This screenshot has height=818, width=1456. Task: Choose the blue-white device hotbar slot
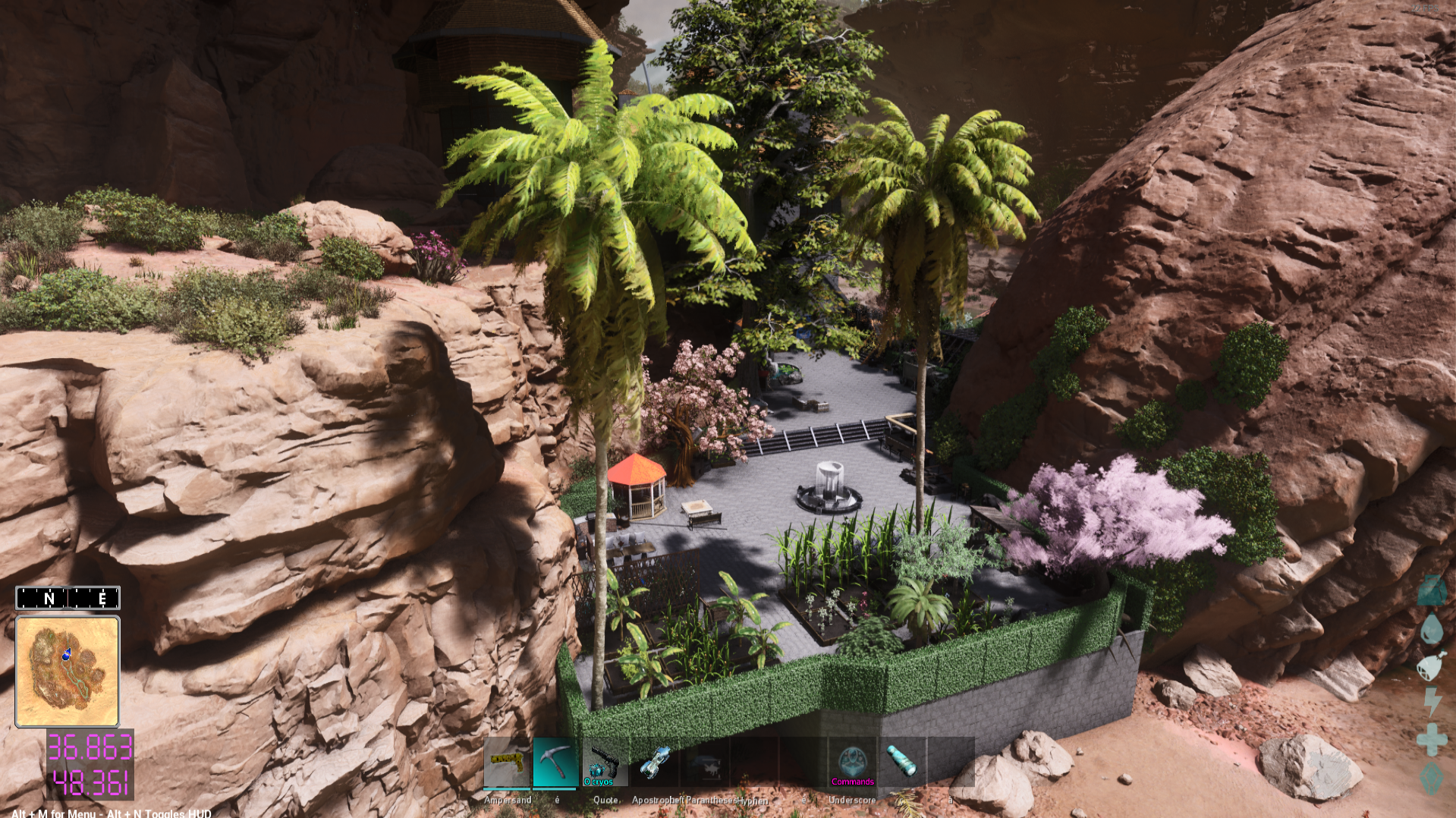tap(654, 762)
